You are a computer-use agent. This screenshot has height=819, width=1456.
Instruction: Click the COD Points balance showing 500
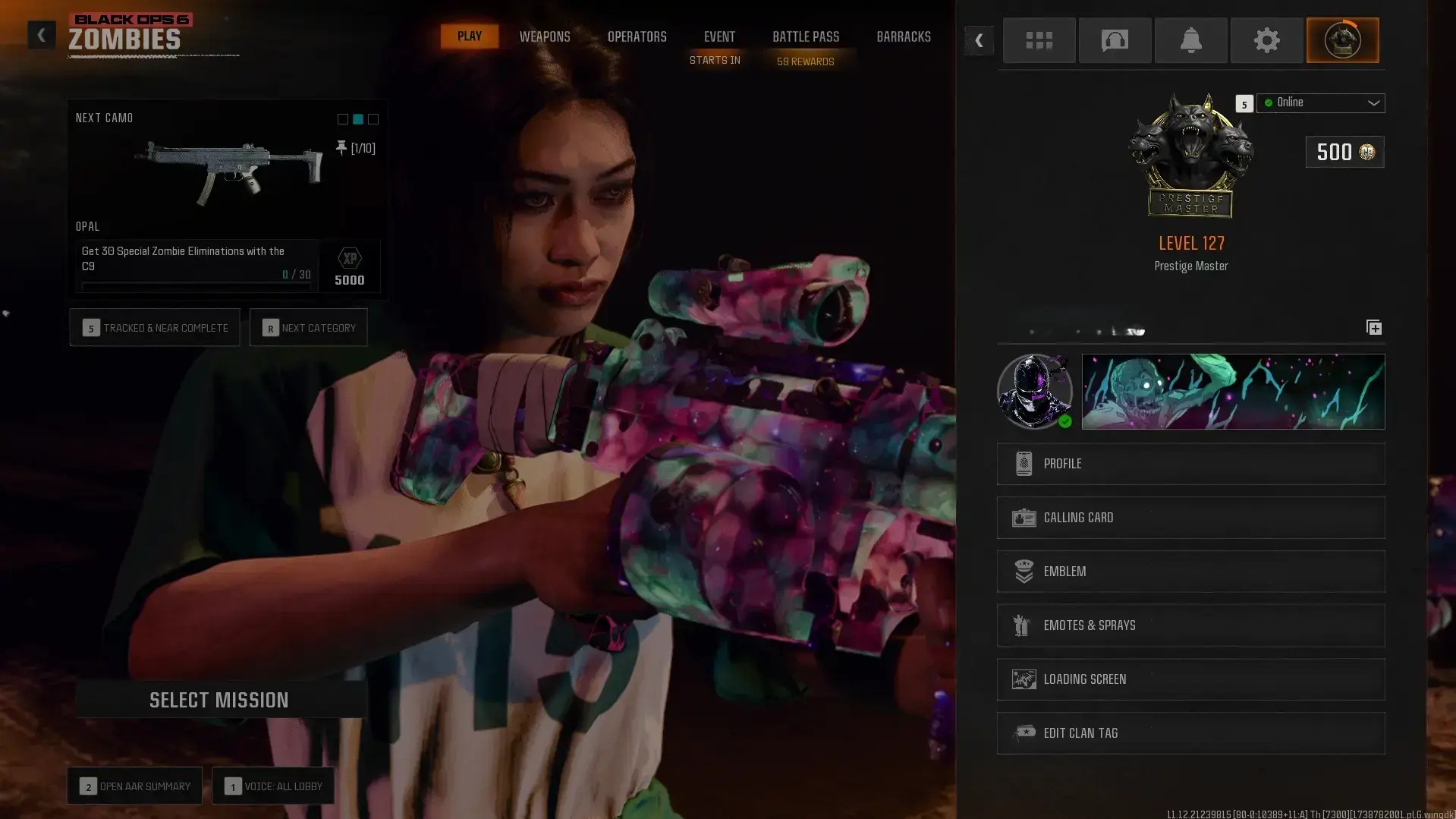pyautogui.click(x=1344, y=152)
